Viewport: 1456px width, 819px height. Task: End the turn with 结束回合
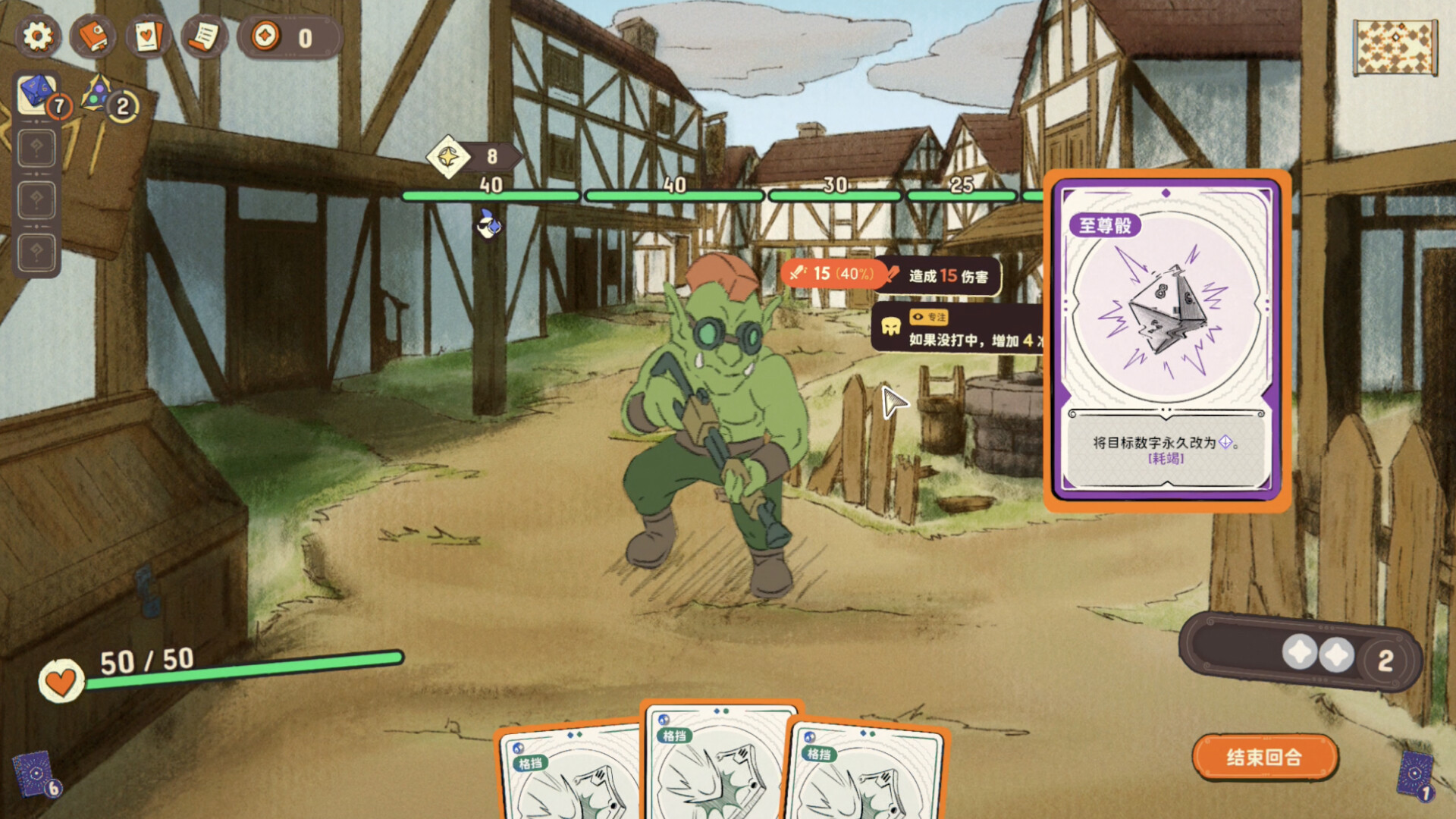click(1264, 757)
